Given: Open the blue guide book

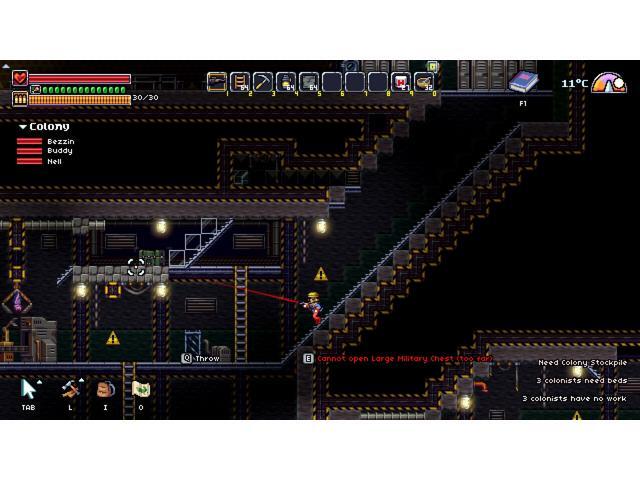Looking at the screenshot, I should click(x=522, y=82).
